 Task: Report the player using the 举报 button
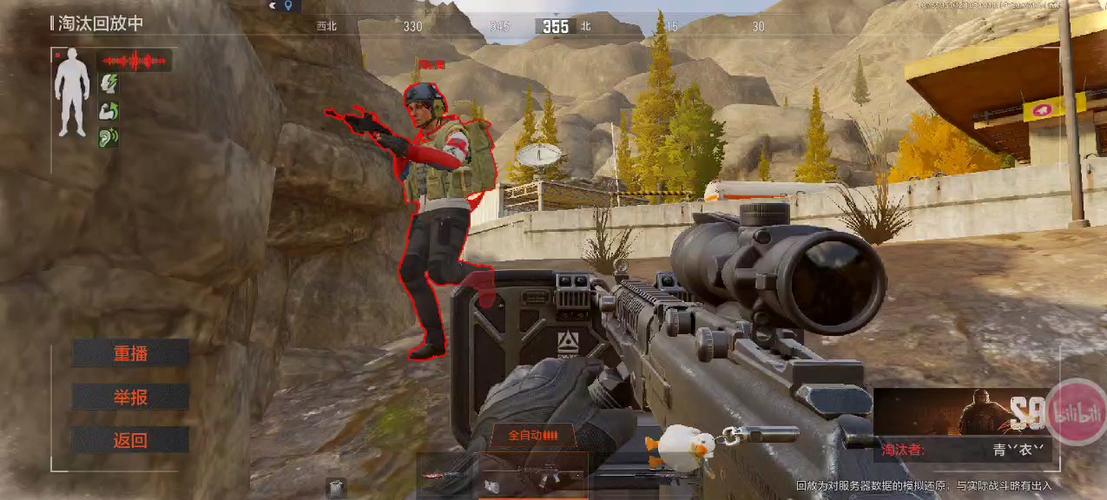(130, 397)
